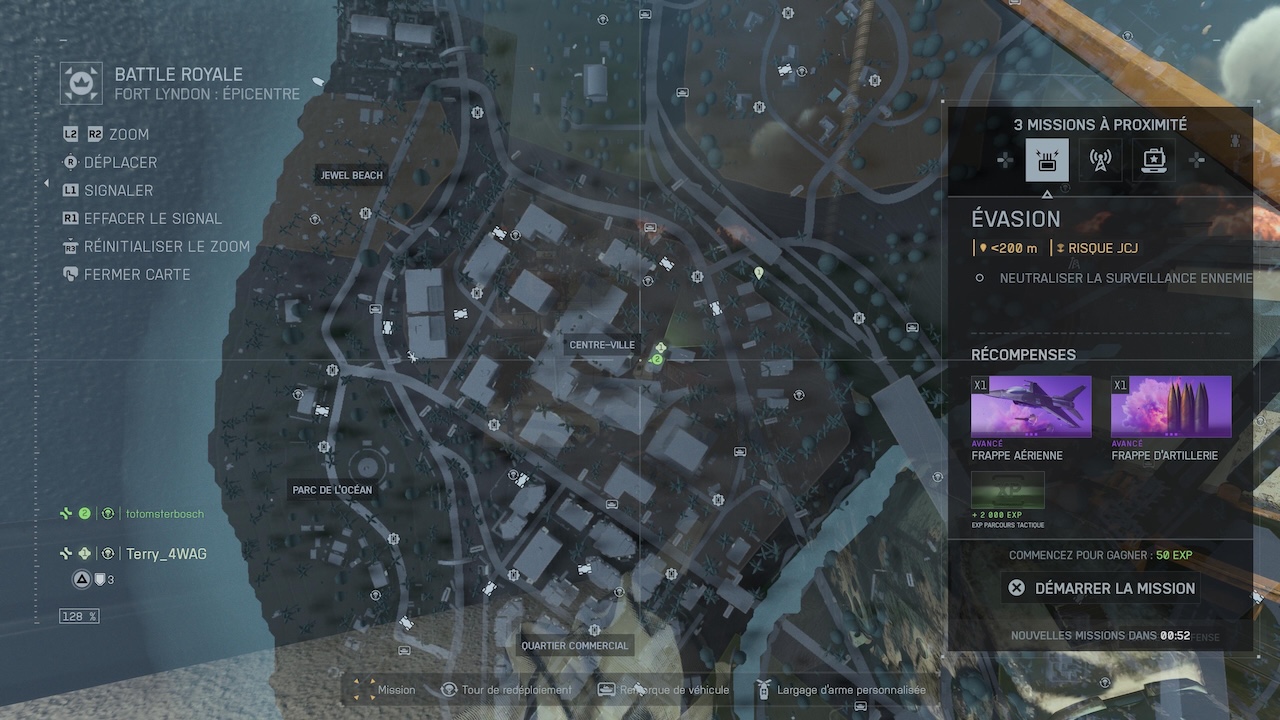Start the Évasion mission
This screenshot has width=1280, height=720.
tap(1101, 588)
